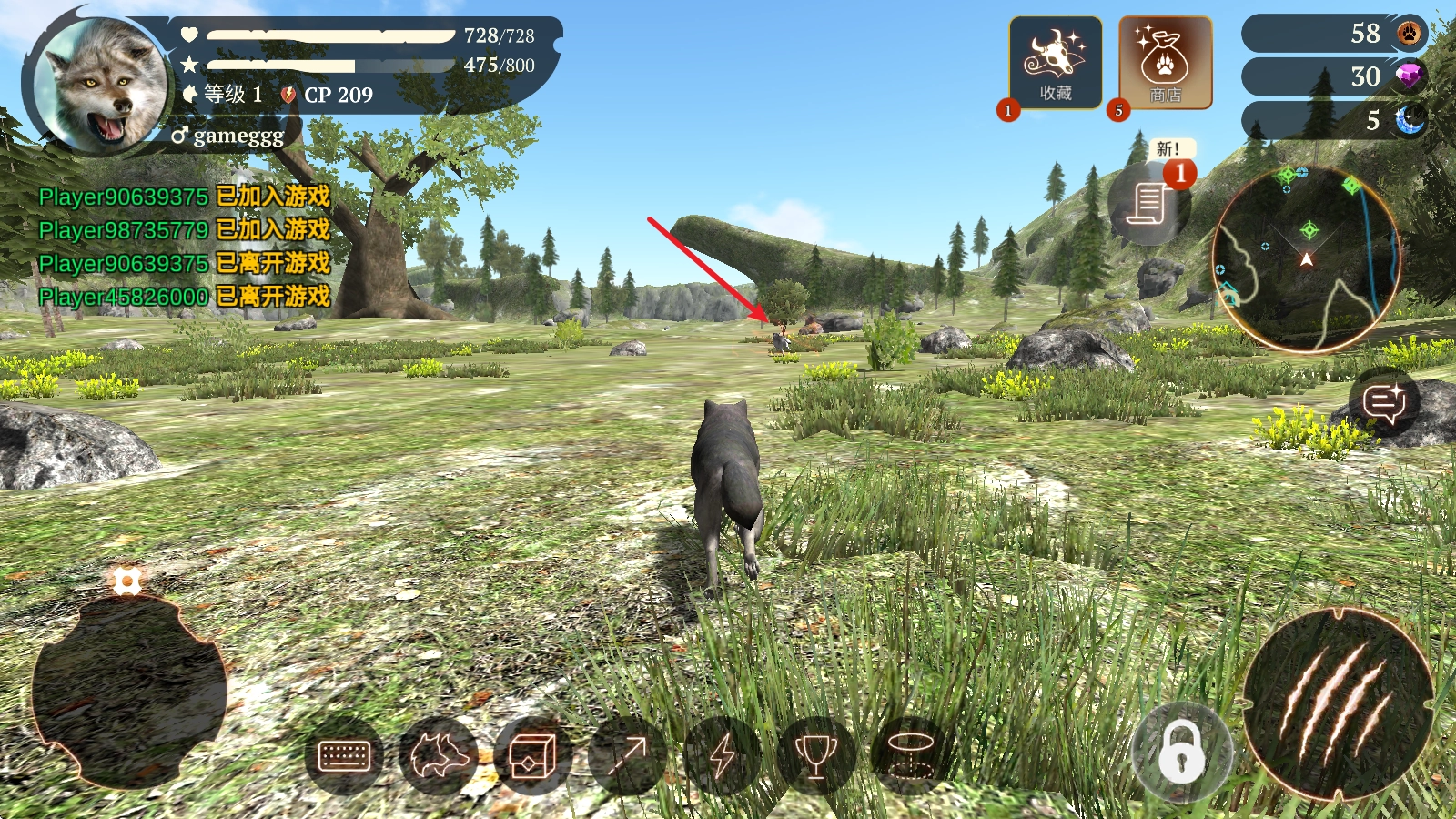
Task: Open the lightning bolt skills icon
Action: click(x=722, y=755)
